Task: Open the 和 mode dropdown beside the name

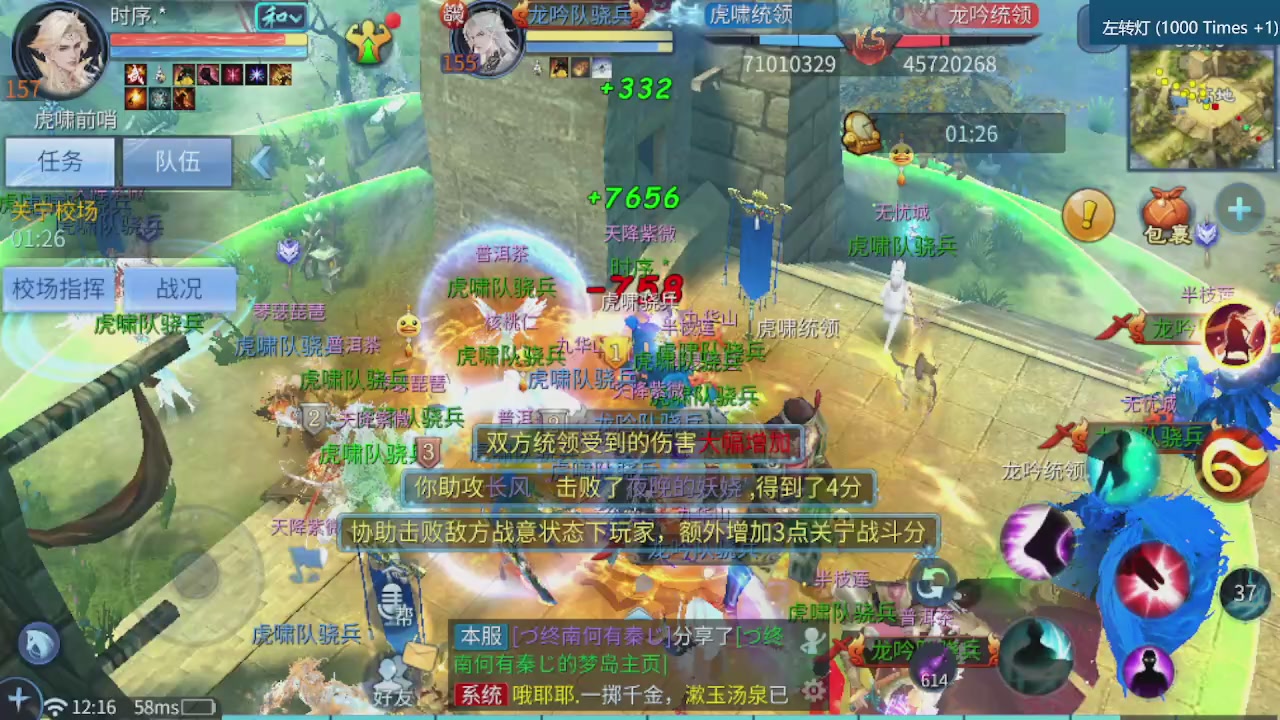Action: click(282, 16)
